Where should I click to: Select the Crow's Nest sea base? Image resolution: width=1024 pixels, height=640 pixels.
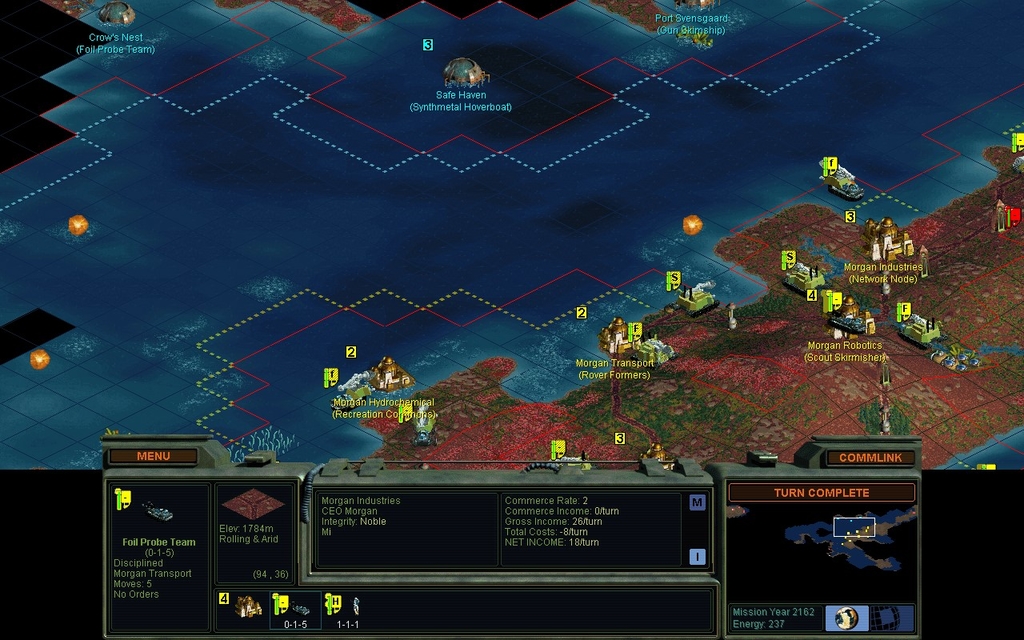tap(117, 14)
